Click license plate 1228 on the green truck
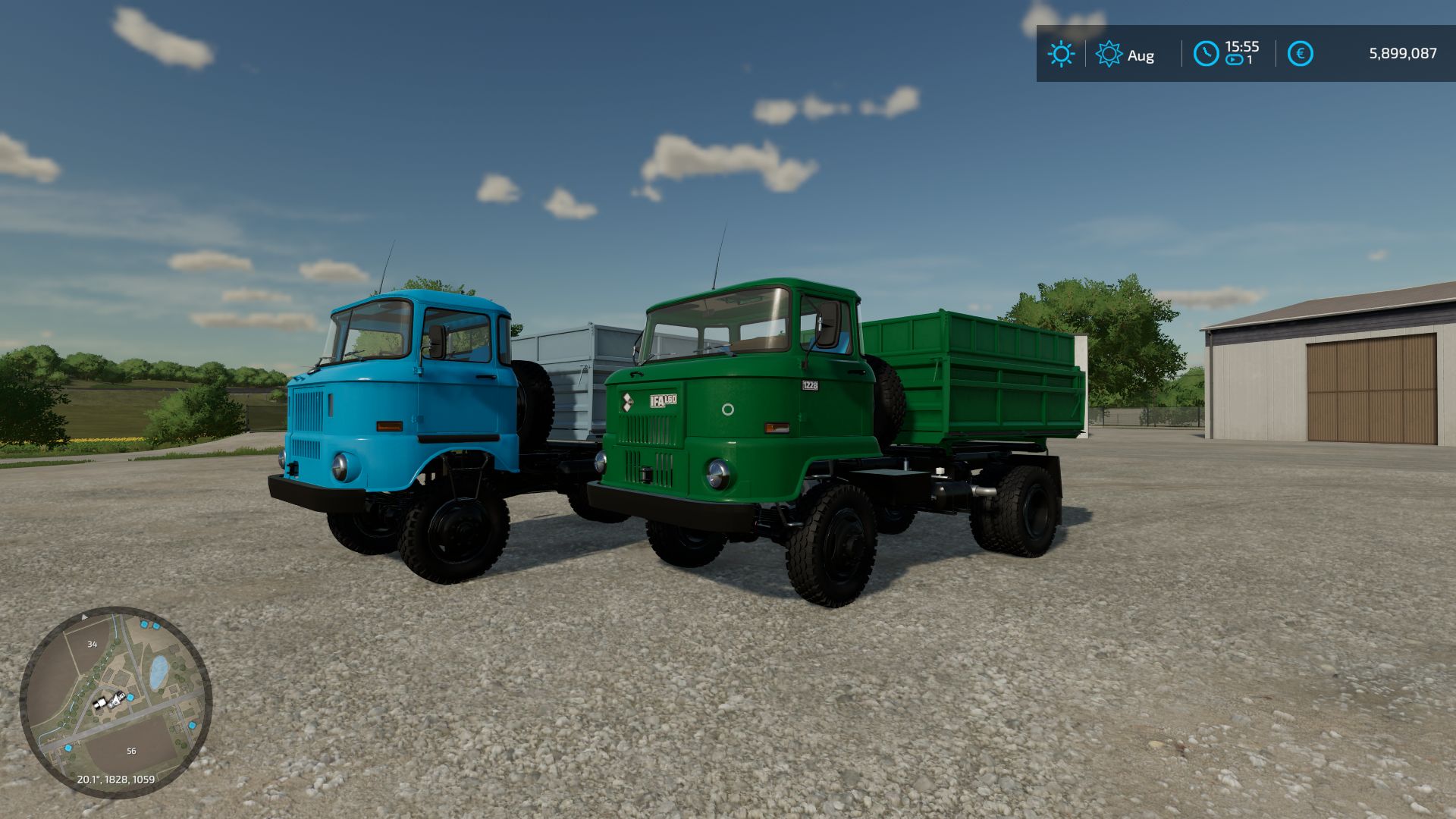 pyautogui.click(x=810, y=385)
